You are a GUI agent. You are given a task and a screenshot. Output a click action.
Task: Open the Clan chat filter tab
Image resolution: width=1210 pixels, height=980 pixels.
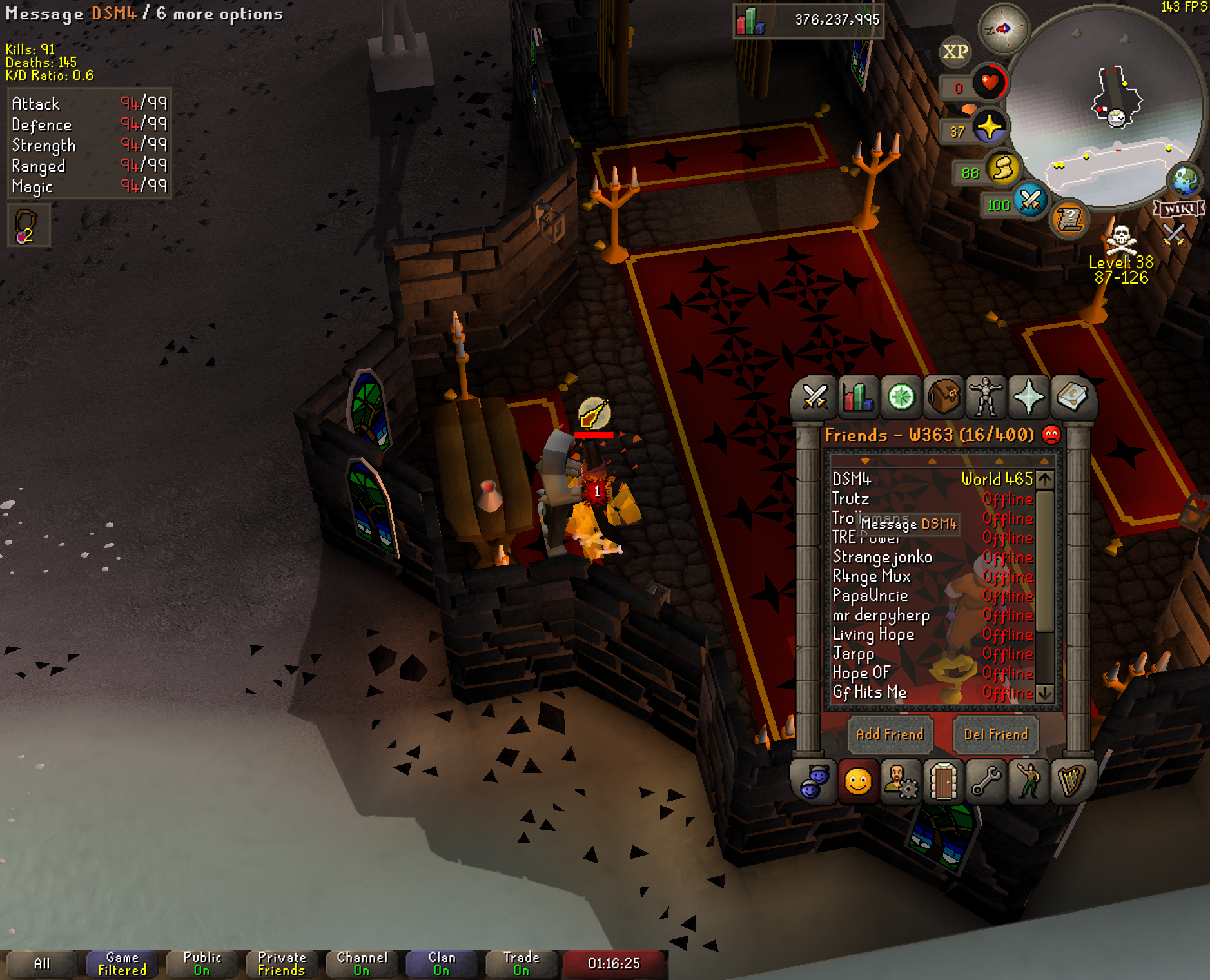(442, 964)
